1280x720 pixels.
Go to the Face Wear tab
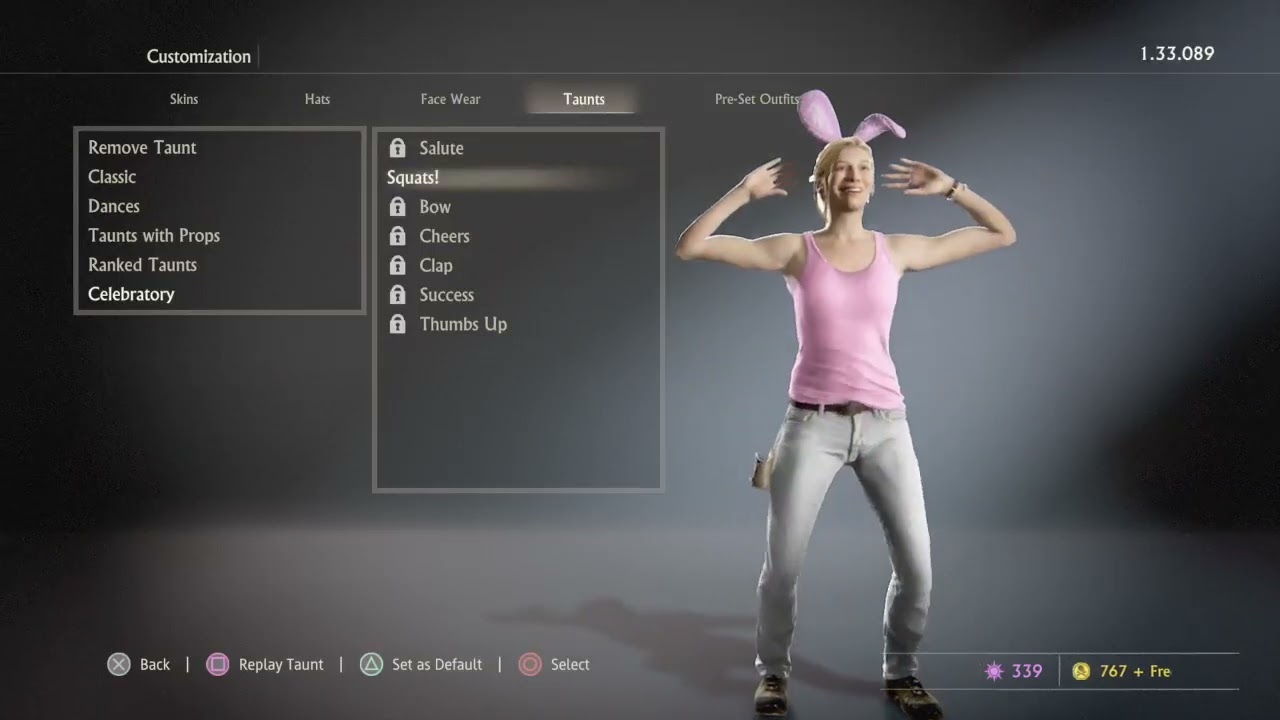[x=450, y=99]
